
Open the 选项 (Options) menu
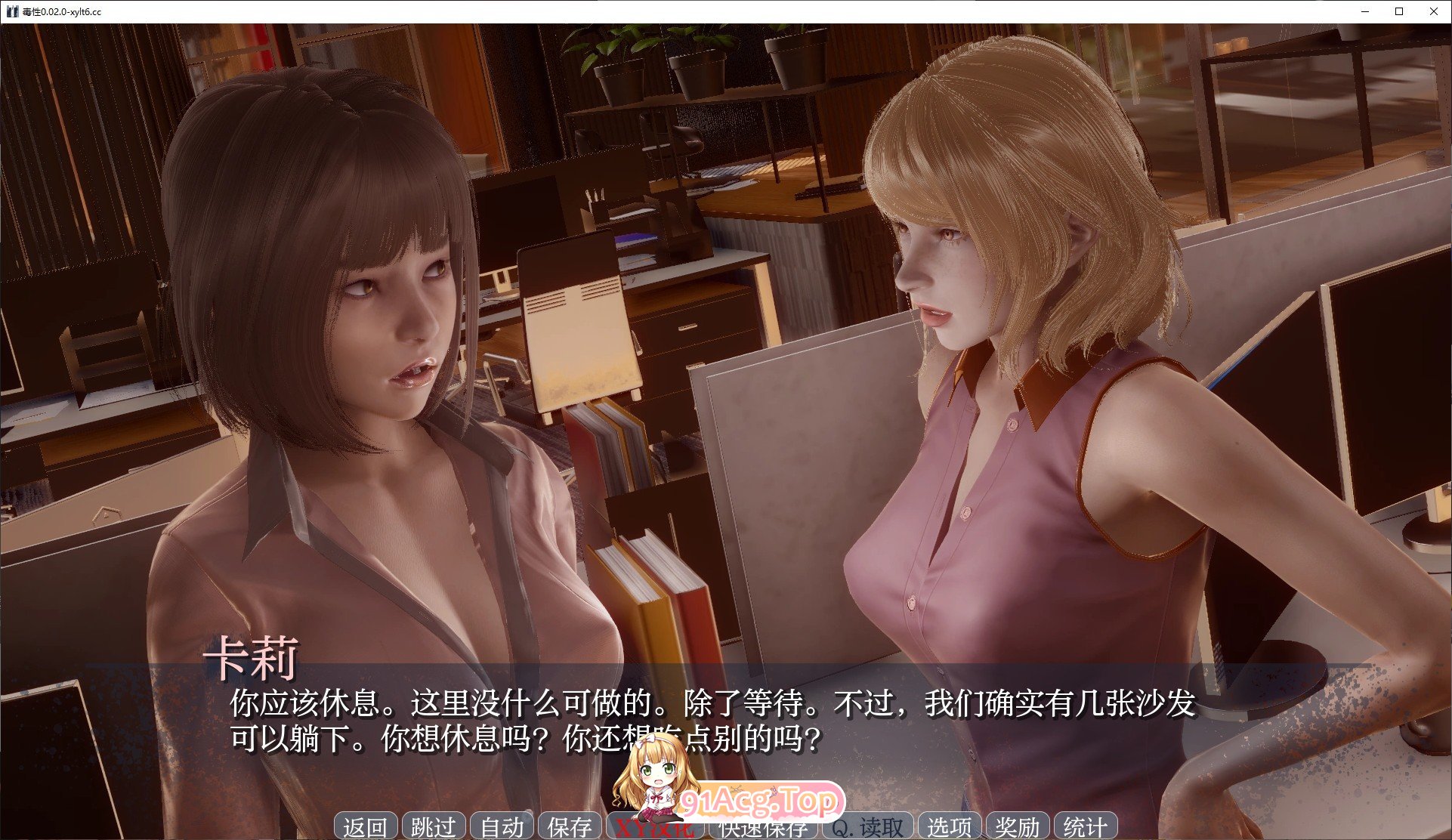point(950,826)
